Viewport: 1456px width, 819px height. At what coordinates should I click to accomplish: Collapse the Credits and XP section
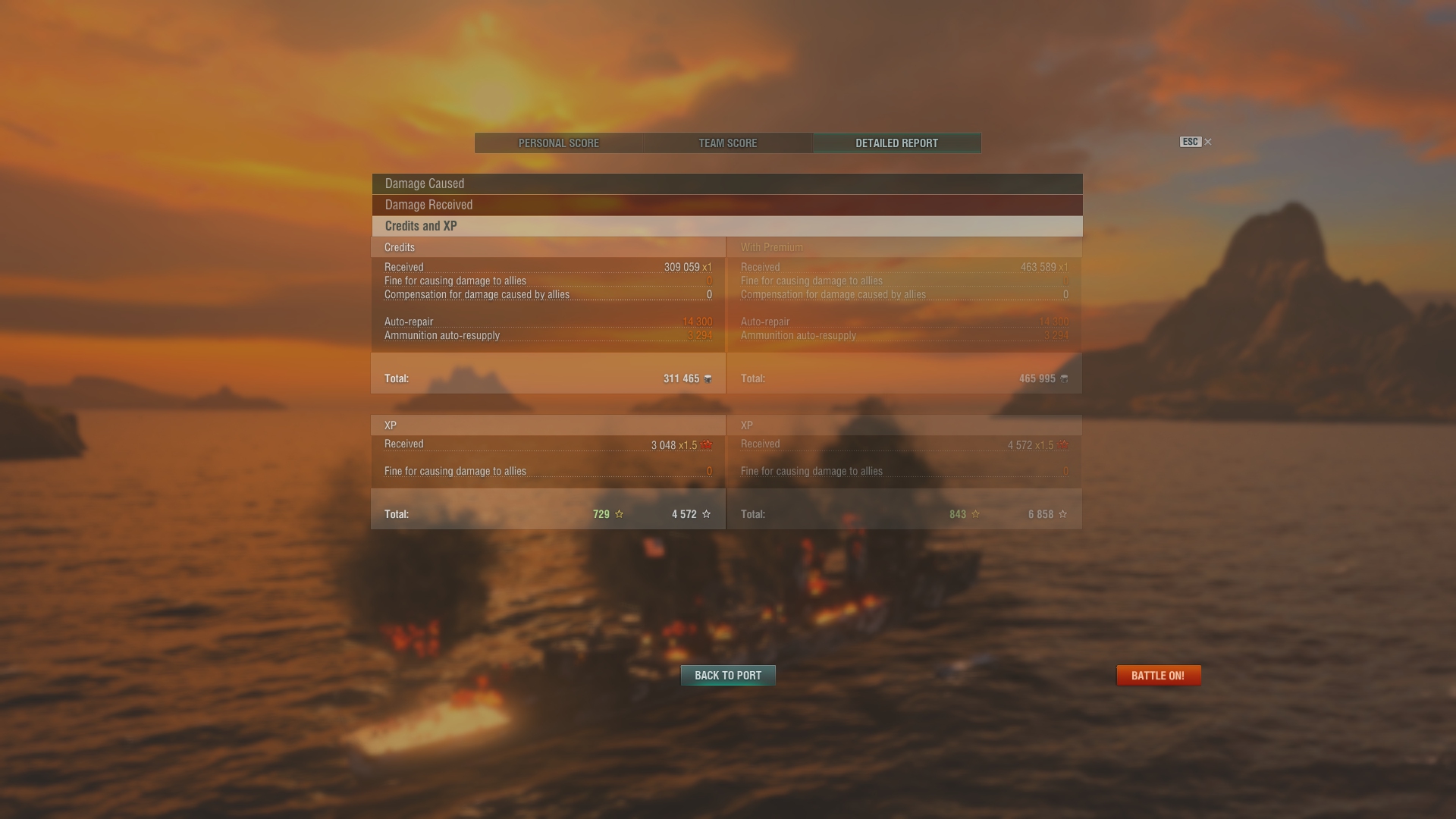[726, 226]
